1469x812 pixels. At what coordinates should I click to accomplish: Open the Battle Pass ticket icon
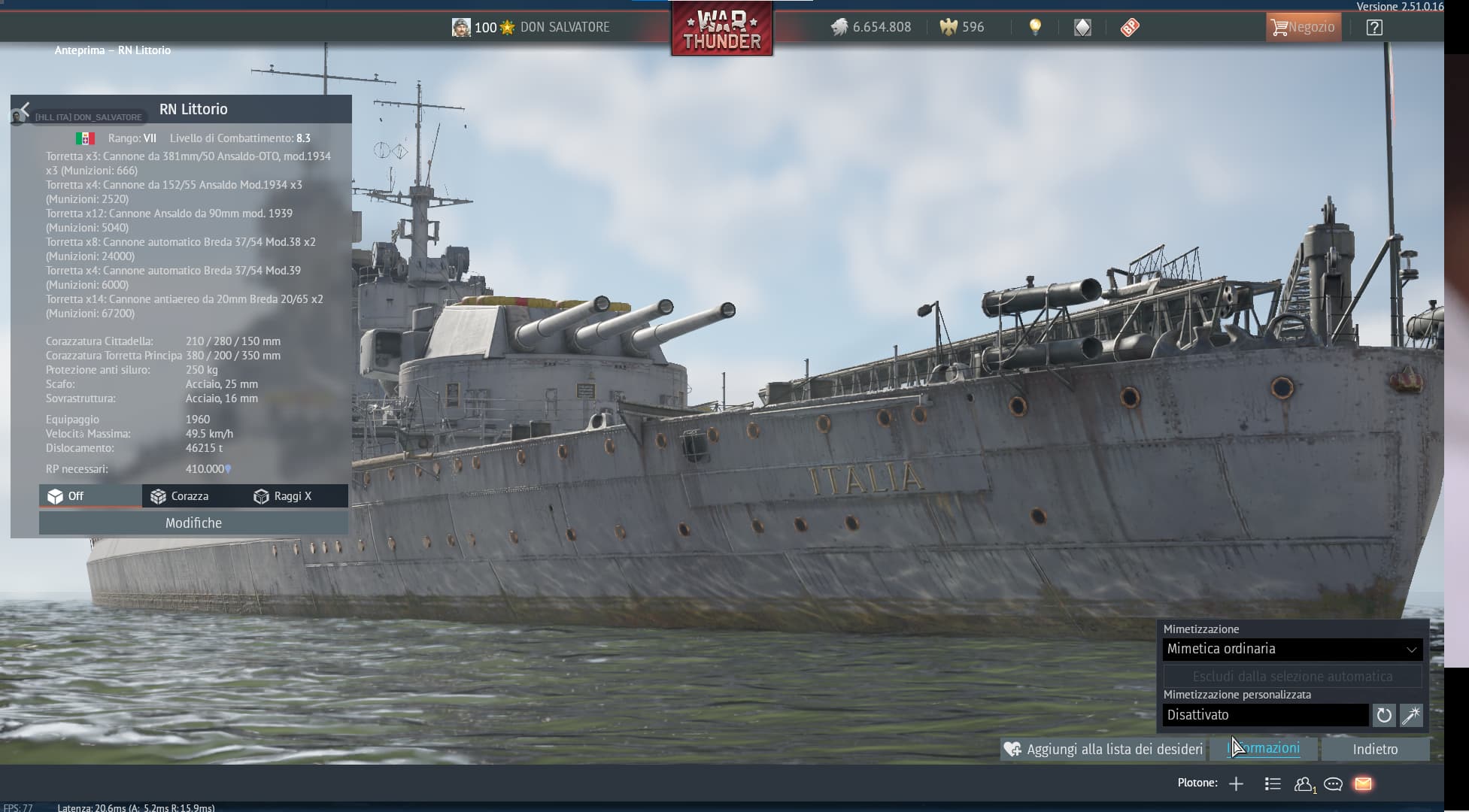pyautogui.click(x=1130, y=28)
